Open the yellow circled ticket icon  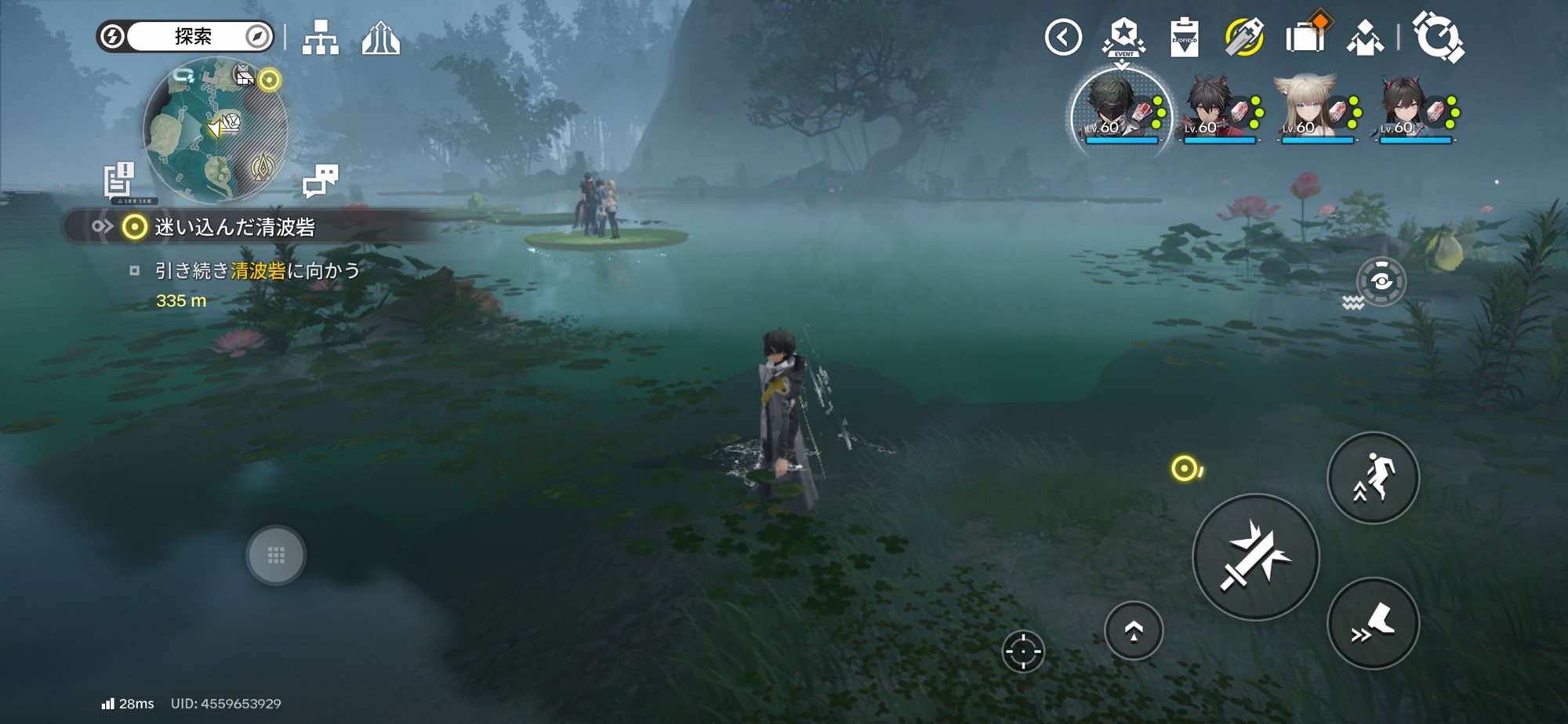pyautogui.click(x=1244, y=38)
